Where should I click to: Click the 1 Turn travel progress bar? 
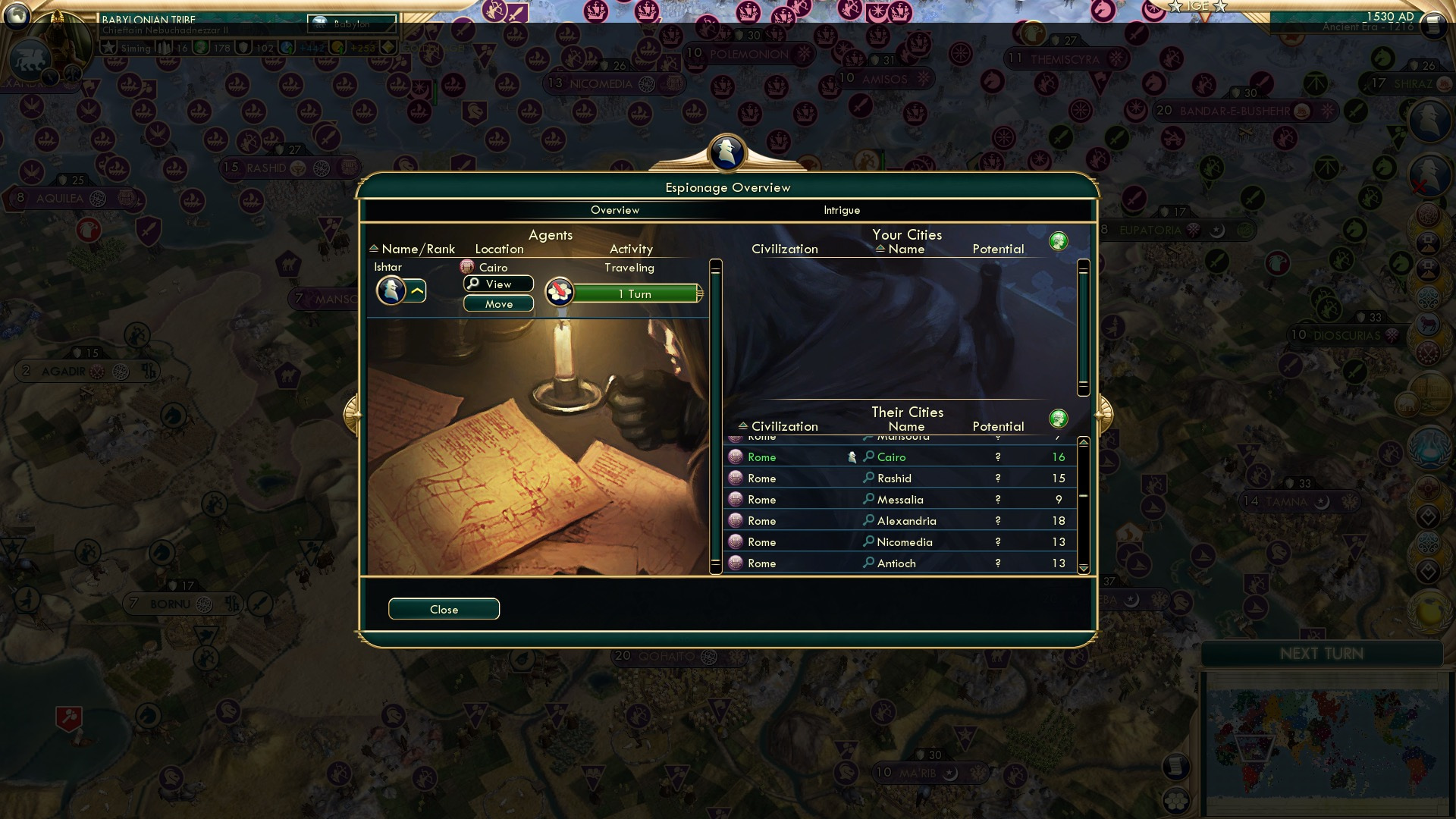635,293
